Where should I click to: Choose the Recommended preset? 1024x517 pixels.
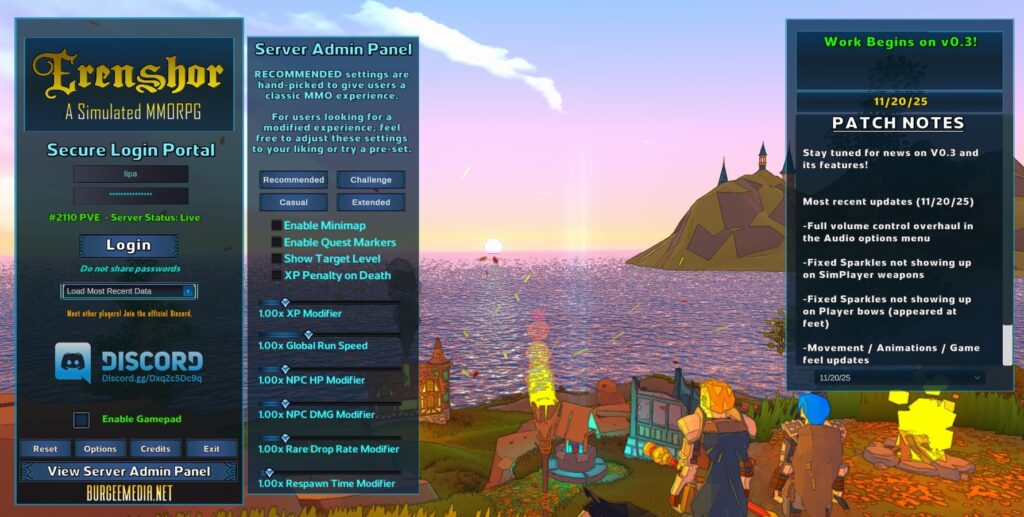click(294, 180)
